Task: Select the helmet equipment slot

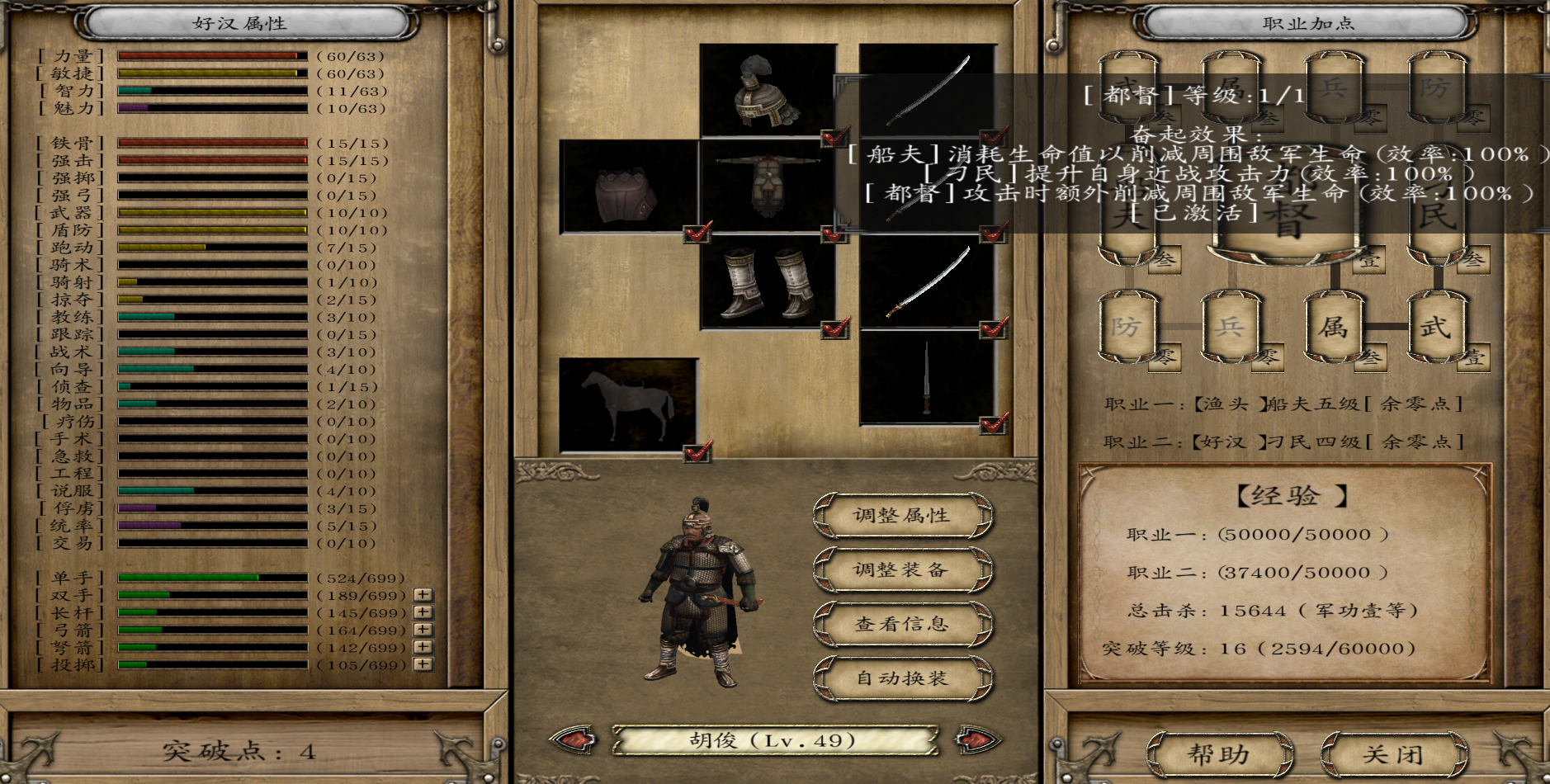Action: pyautogui.click(x=767, y=91)
